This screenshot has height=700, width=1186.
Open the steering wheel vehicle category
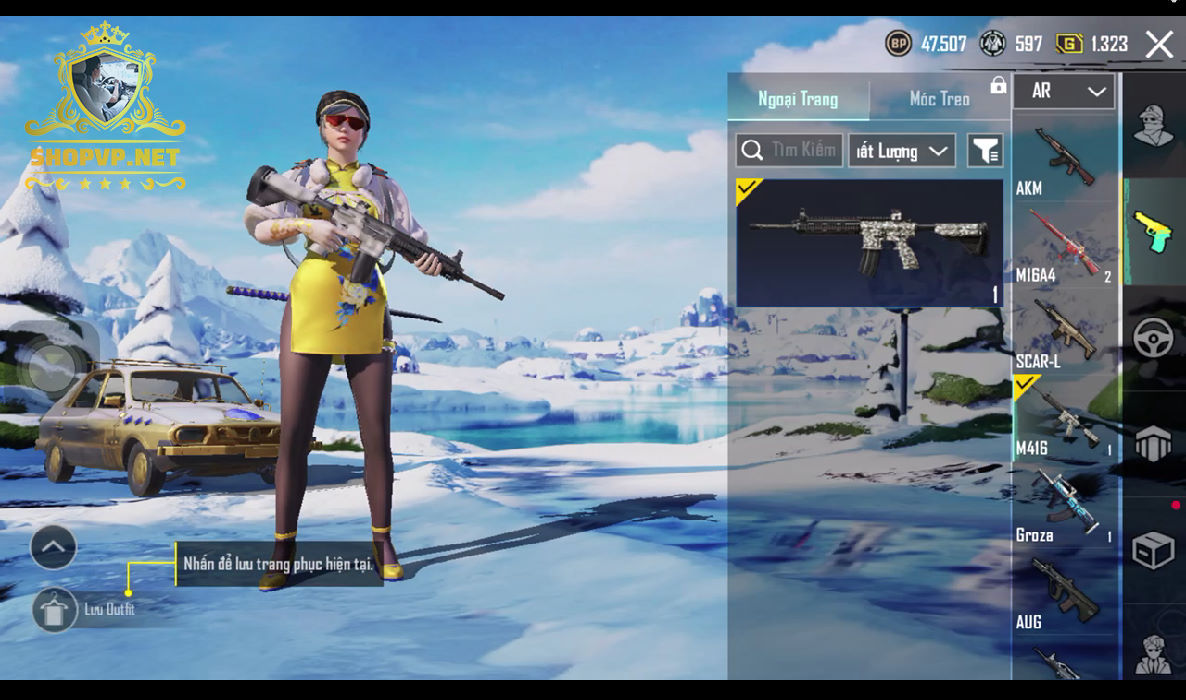coord(1153,338)
